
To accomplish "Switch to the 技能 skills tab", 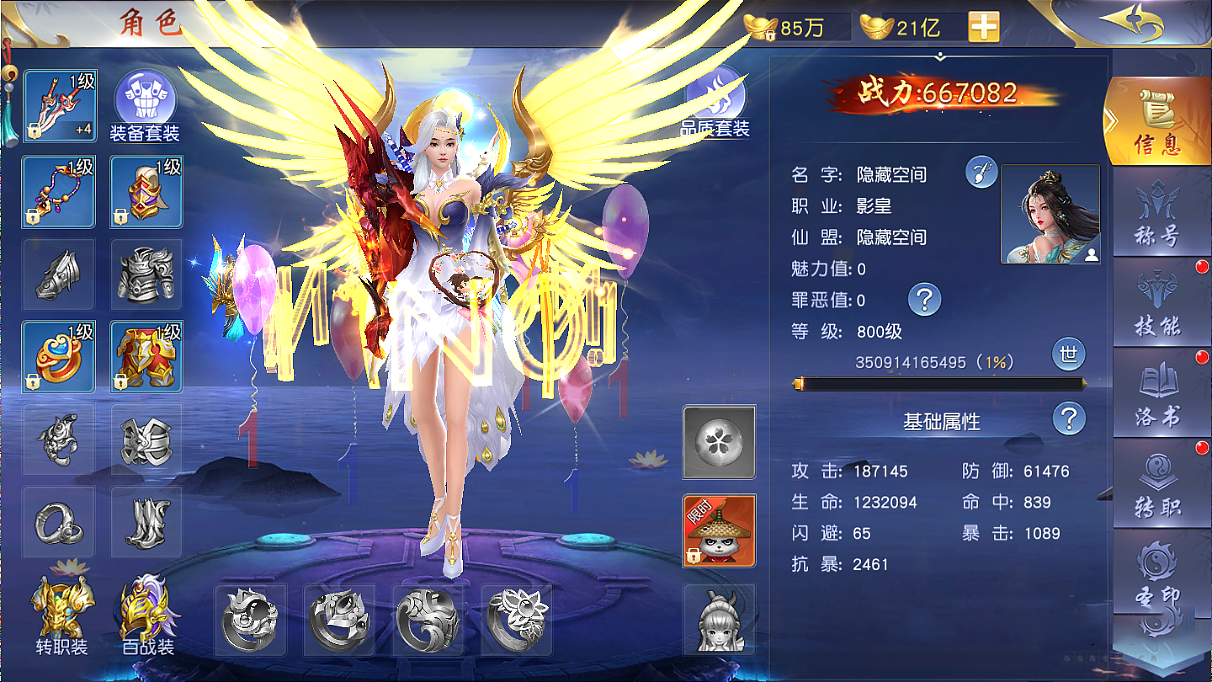I will point(1158,303).
